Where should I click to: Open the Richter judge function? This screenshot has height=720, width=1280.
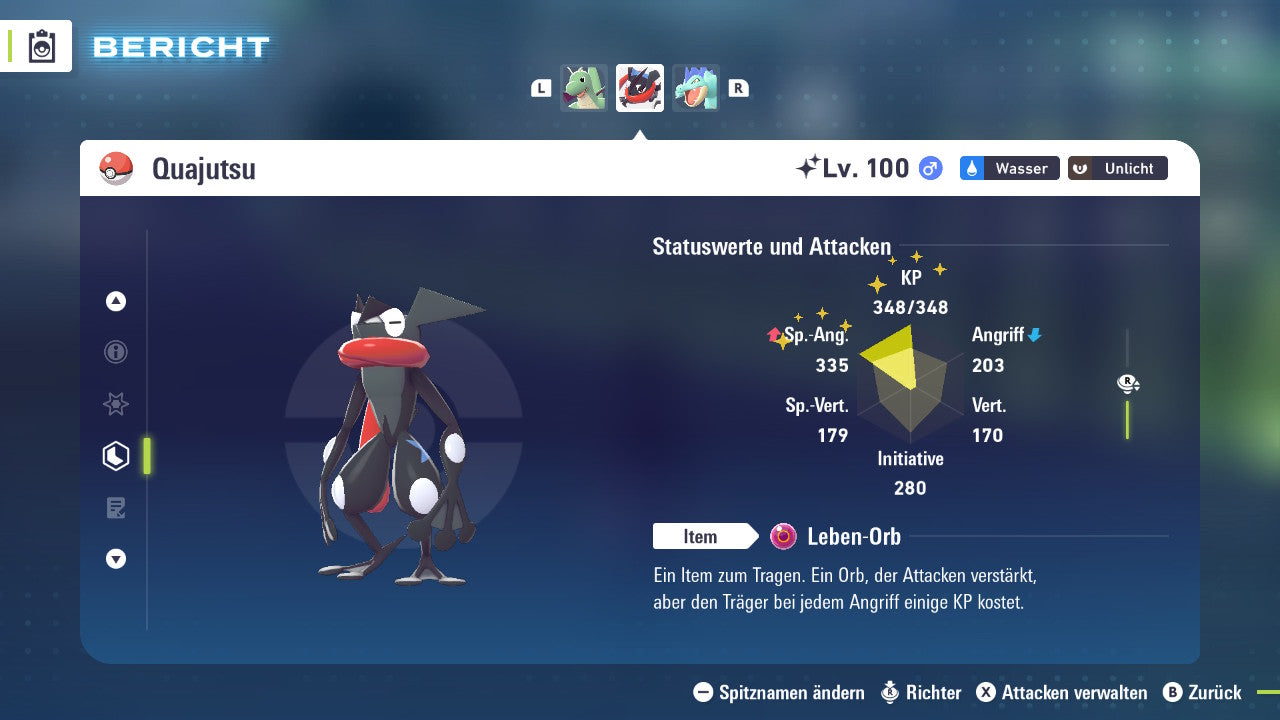921,692
